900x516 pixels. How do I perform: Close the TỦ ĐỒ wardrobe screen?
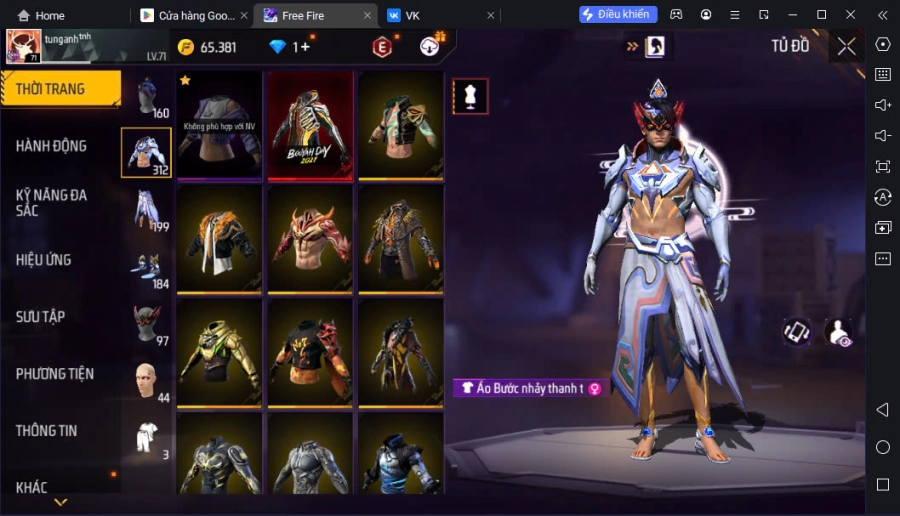846,46
